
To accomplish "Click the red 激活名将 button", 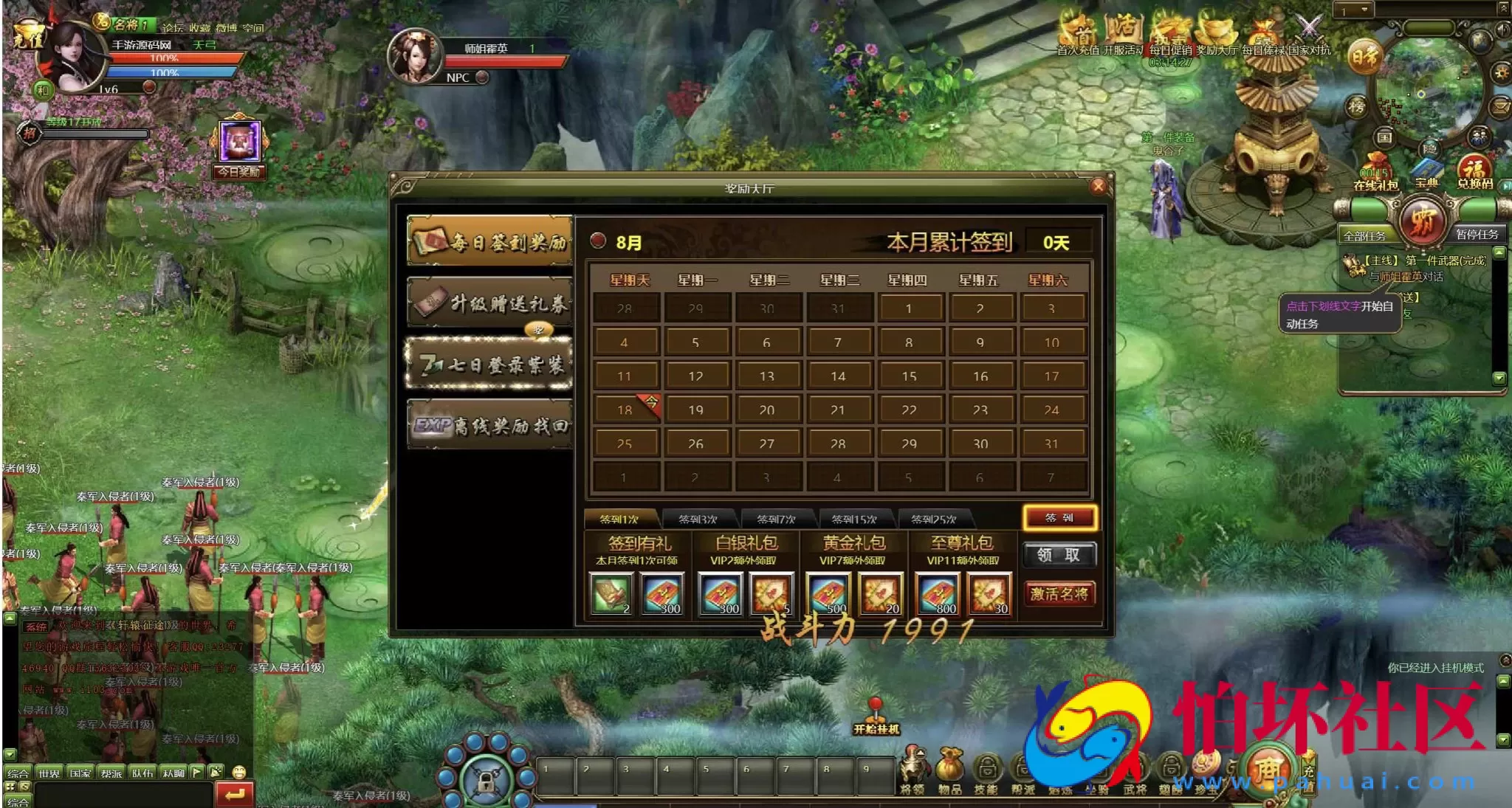I will click(x=1059, y=594).
